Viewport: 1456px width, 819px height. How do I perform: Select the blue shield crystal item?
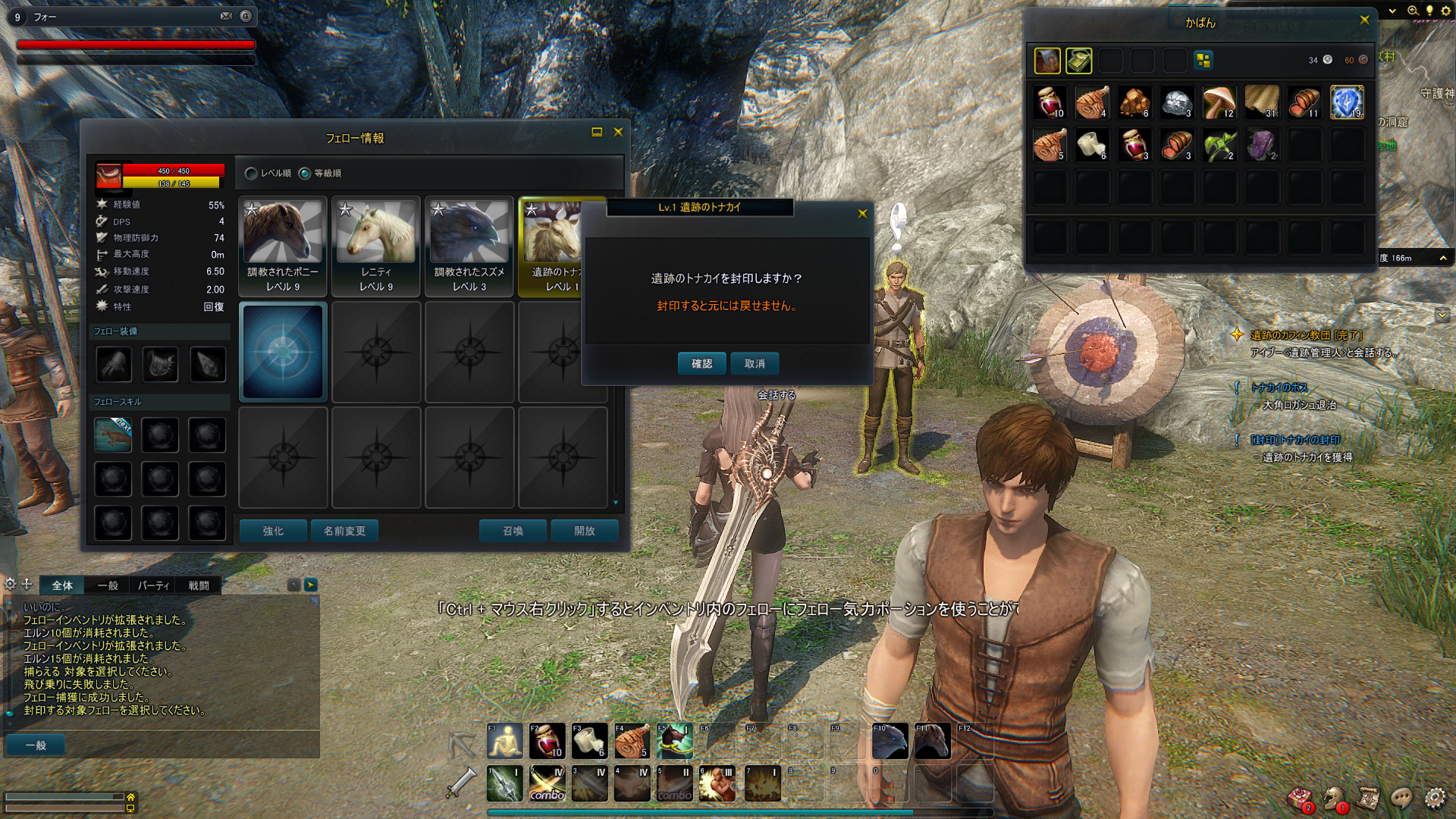pyautogui.click(x=1347, y=102)
